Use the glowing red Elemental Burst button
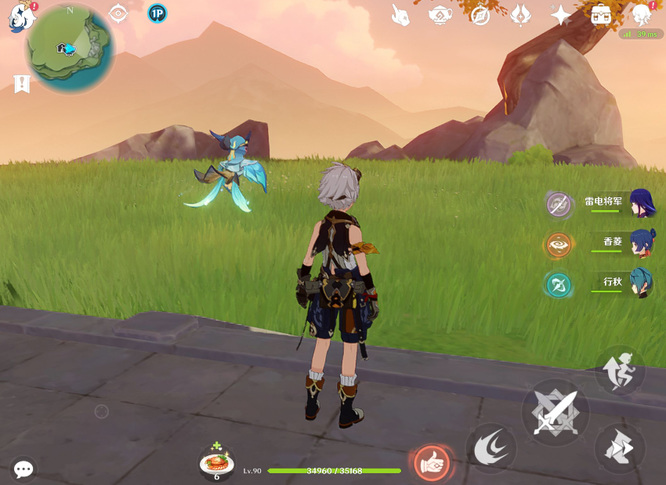Viewport: 666px width, 485px height. click(432, 463)
